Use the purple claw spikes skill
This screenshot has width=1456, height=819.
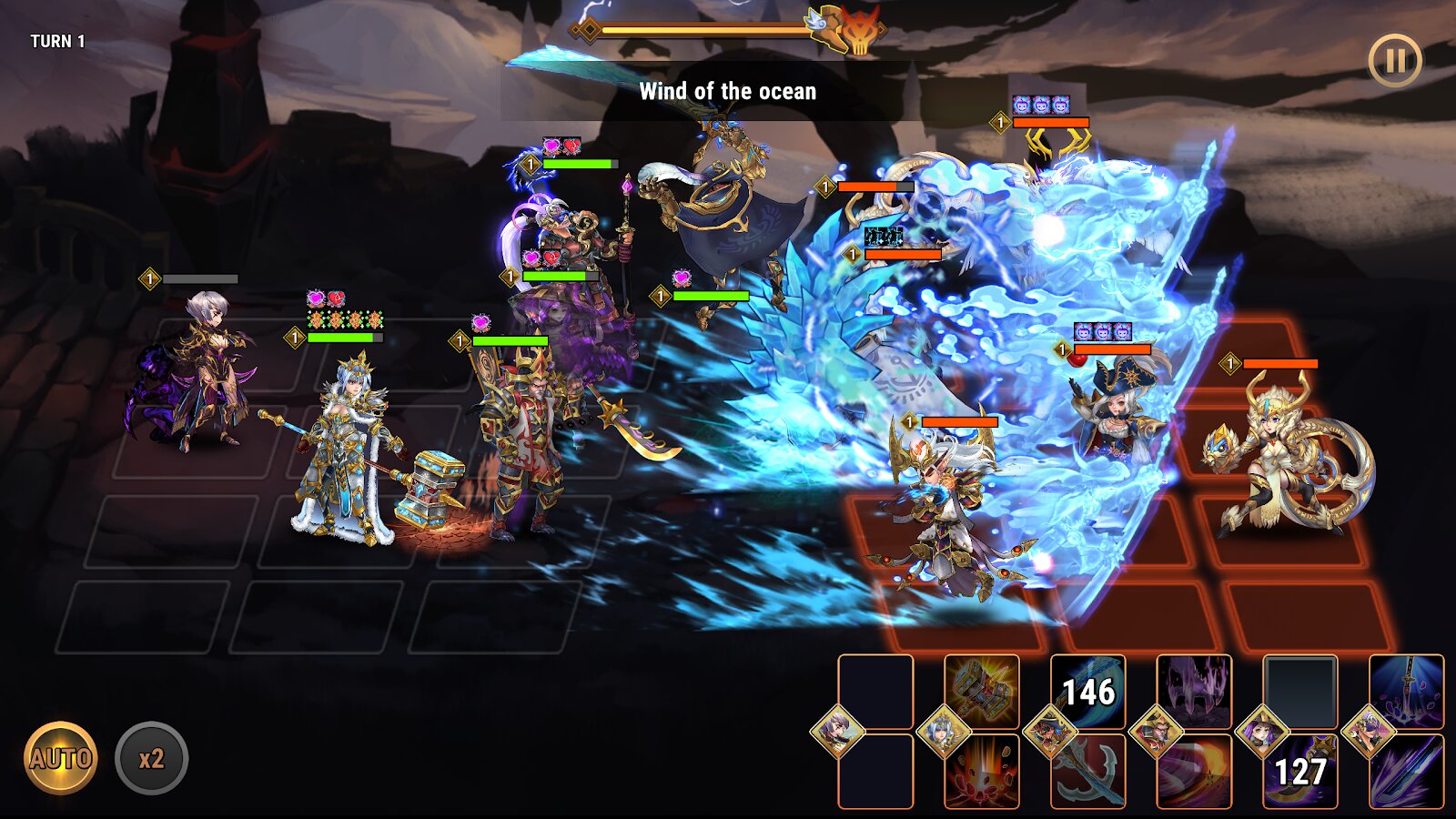1194,691
